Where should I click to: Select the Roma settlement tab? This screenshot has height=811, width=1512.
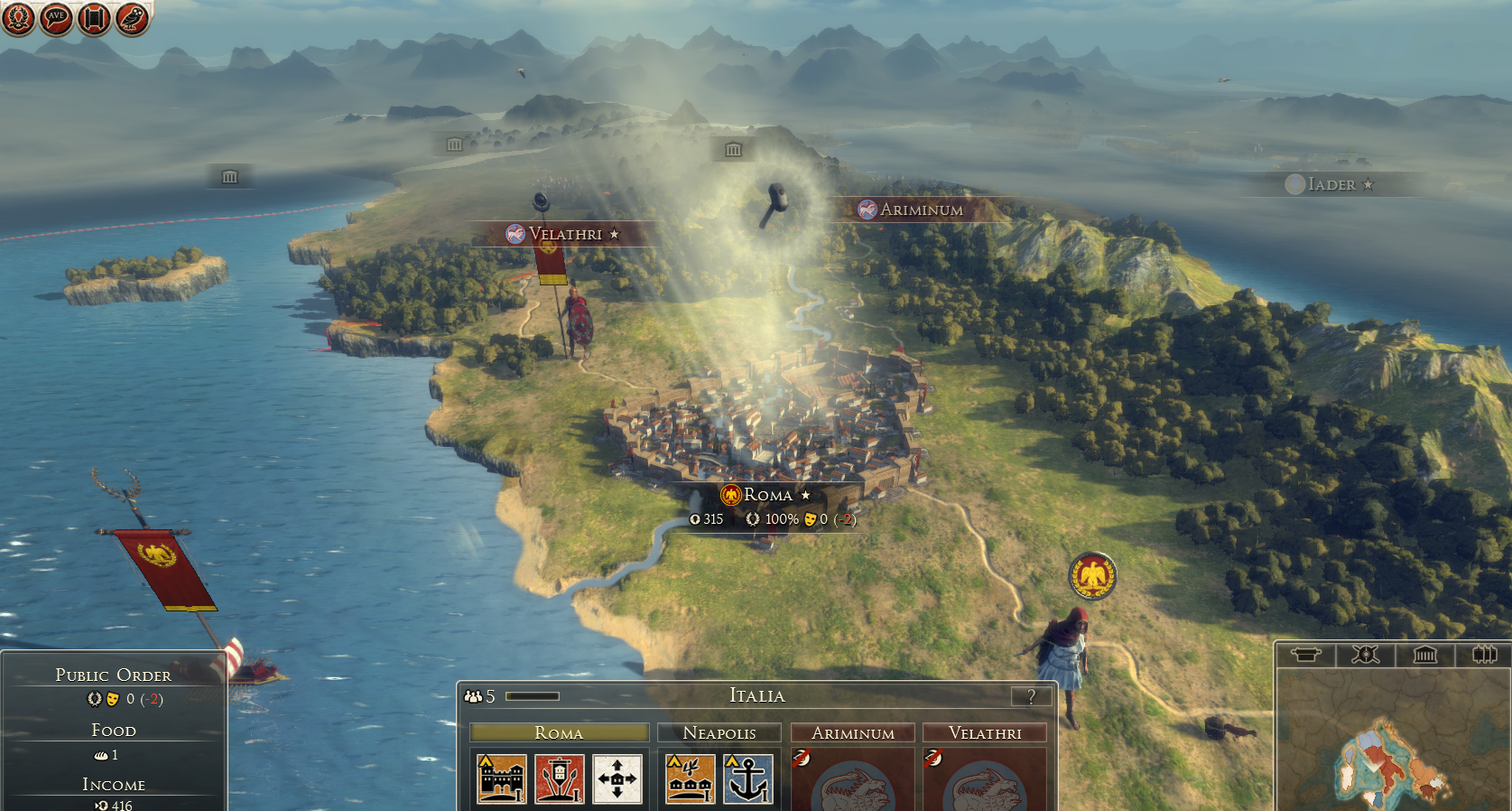coord(559,732)
